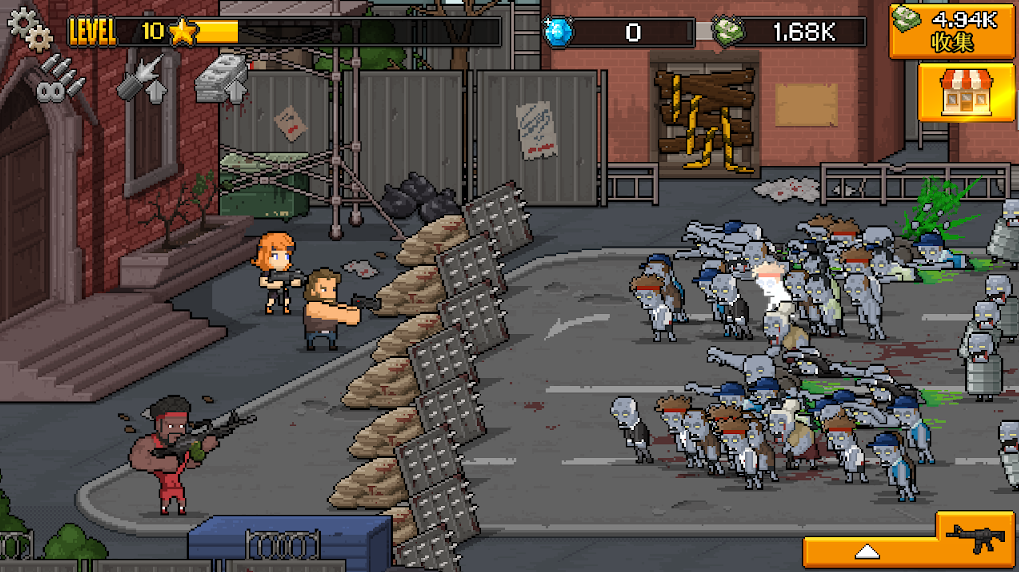Expand the rifle weapons panel

(910, 549)
